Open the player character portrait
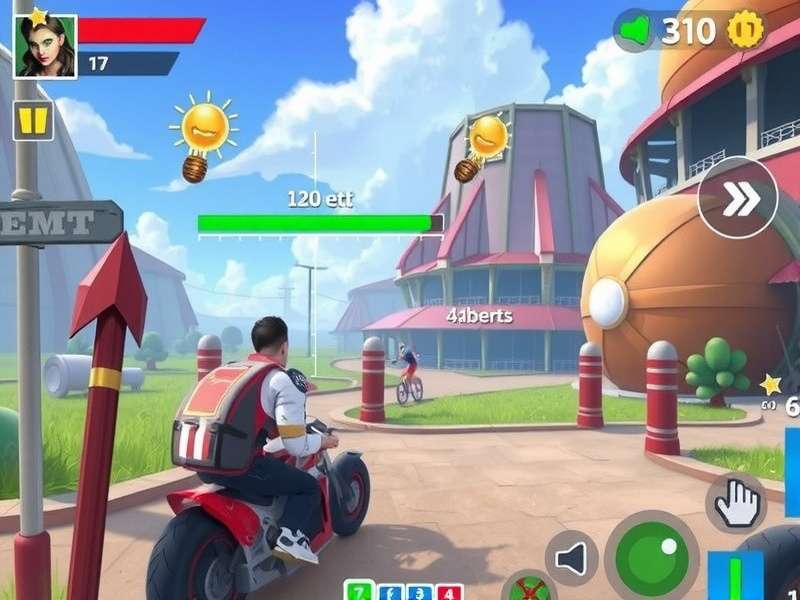Image resolution: width=800 pixels, height=600 pixels. pos(45,46)
